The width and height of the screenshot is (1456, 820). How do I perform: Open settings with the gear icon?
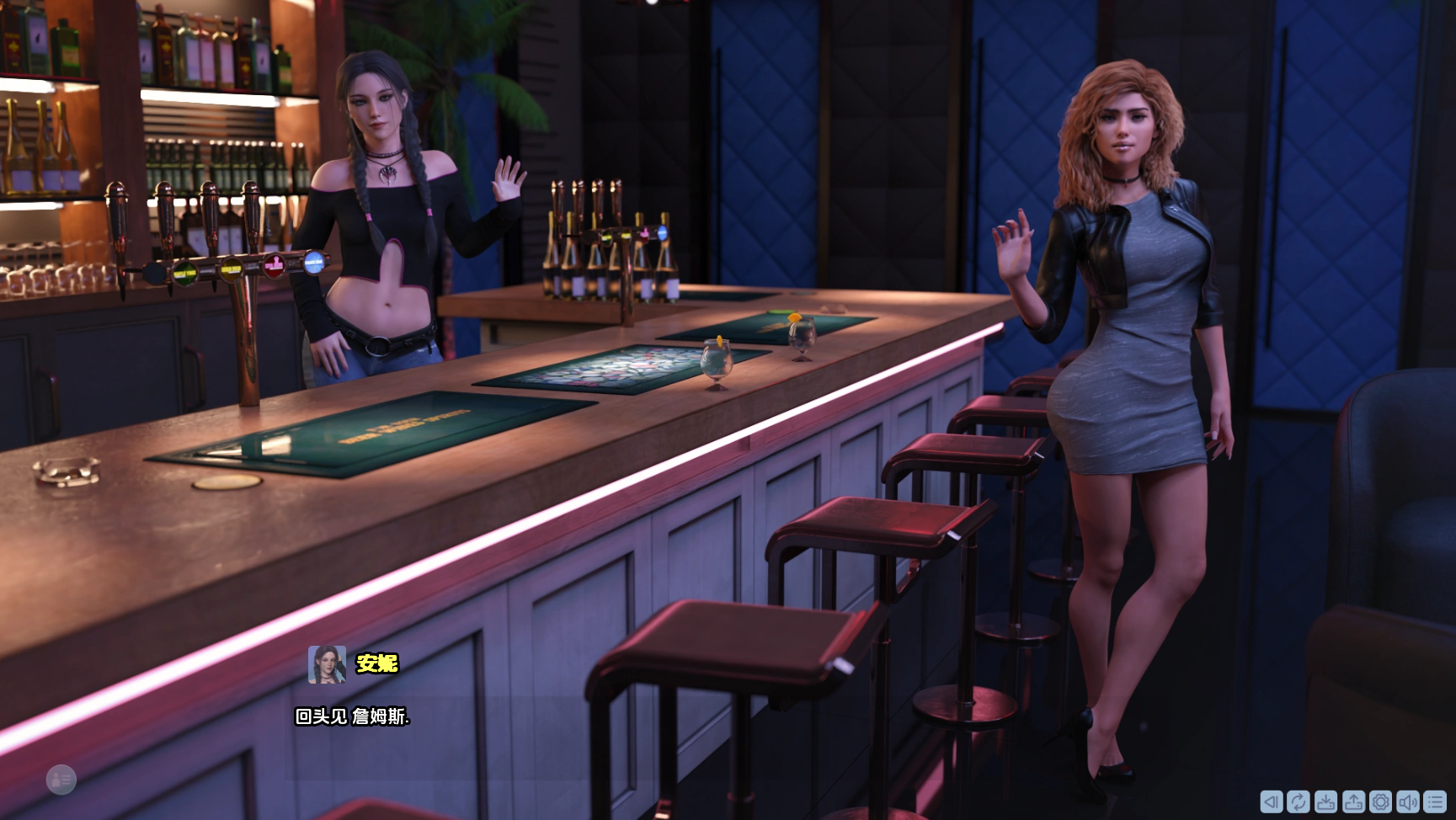point(1380,801)
